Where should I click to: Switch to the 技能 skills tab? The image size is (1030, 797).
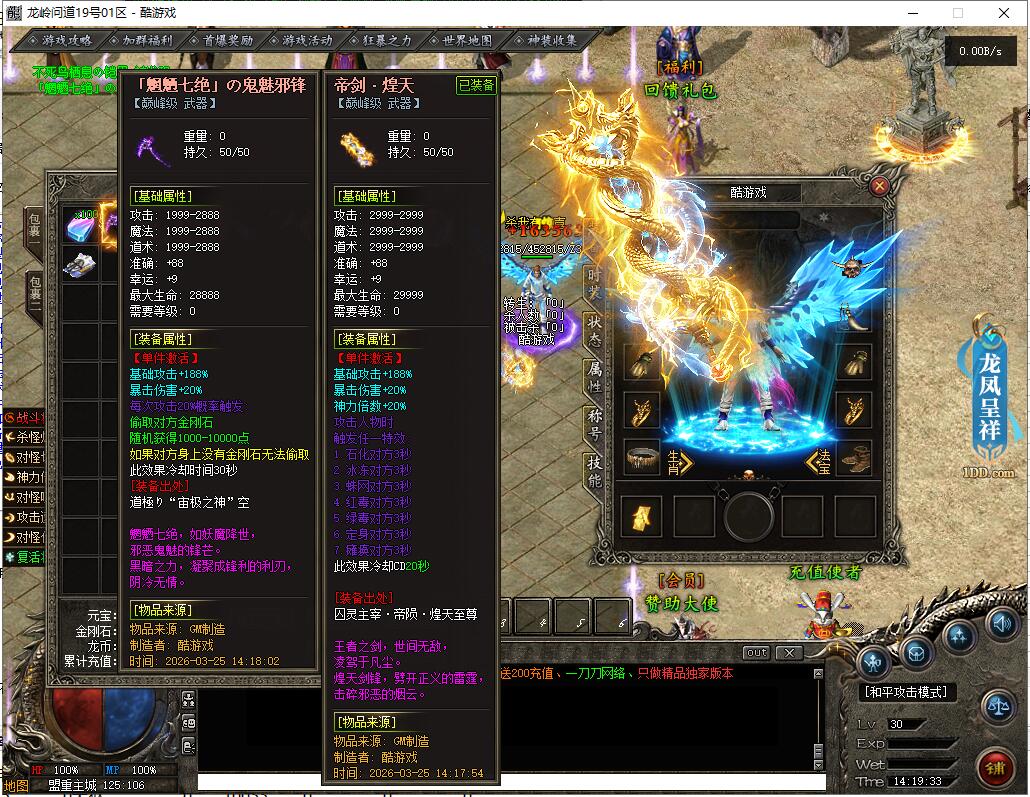pyautogui.click(x=594, y=472)
